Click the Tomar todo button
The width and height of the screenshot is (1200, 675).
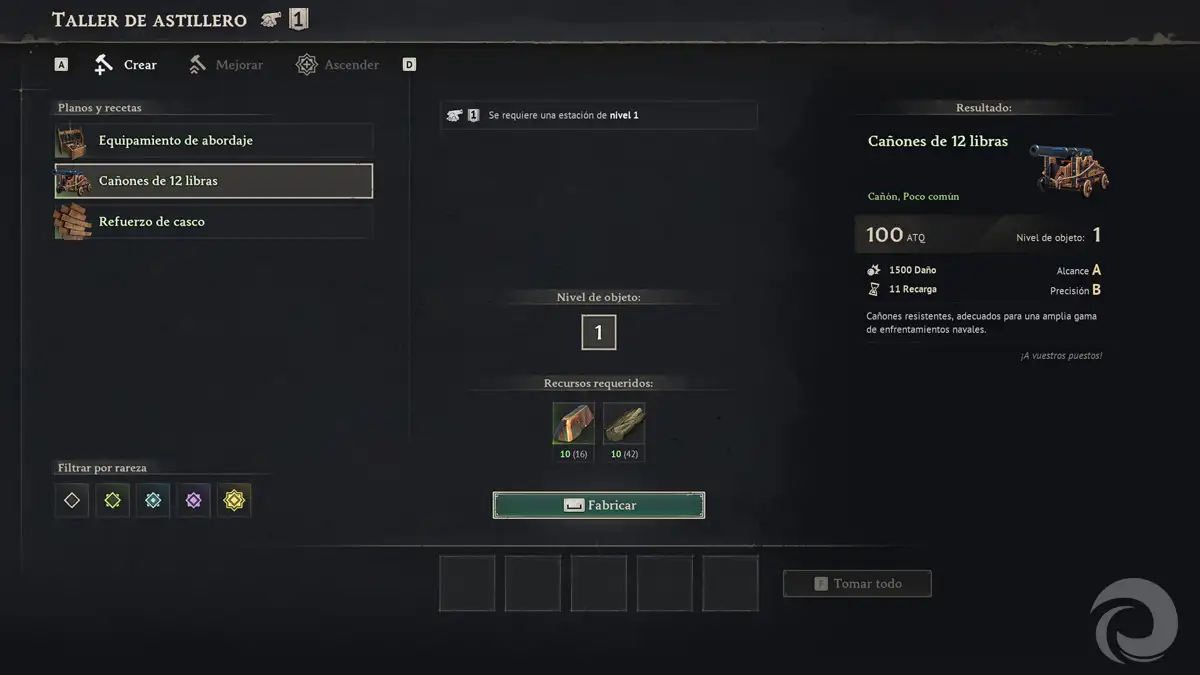[x=857, y=584]
